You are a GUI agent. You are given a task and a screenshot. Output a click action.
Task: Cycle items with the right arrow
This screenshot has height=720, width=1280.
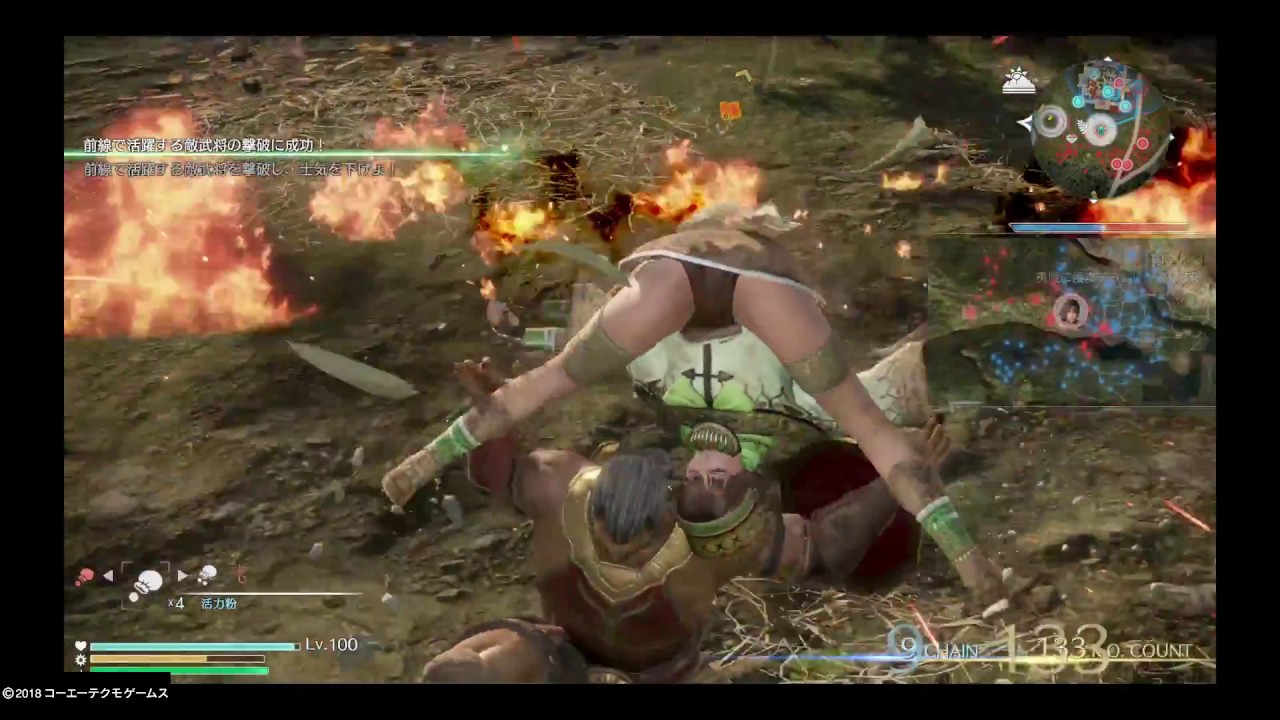pyautogui.click(x=182, y=575)
